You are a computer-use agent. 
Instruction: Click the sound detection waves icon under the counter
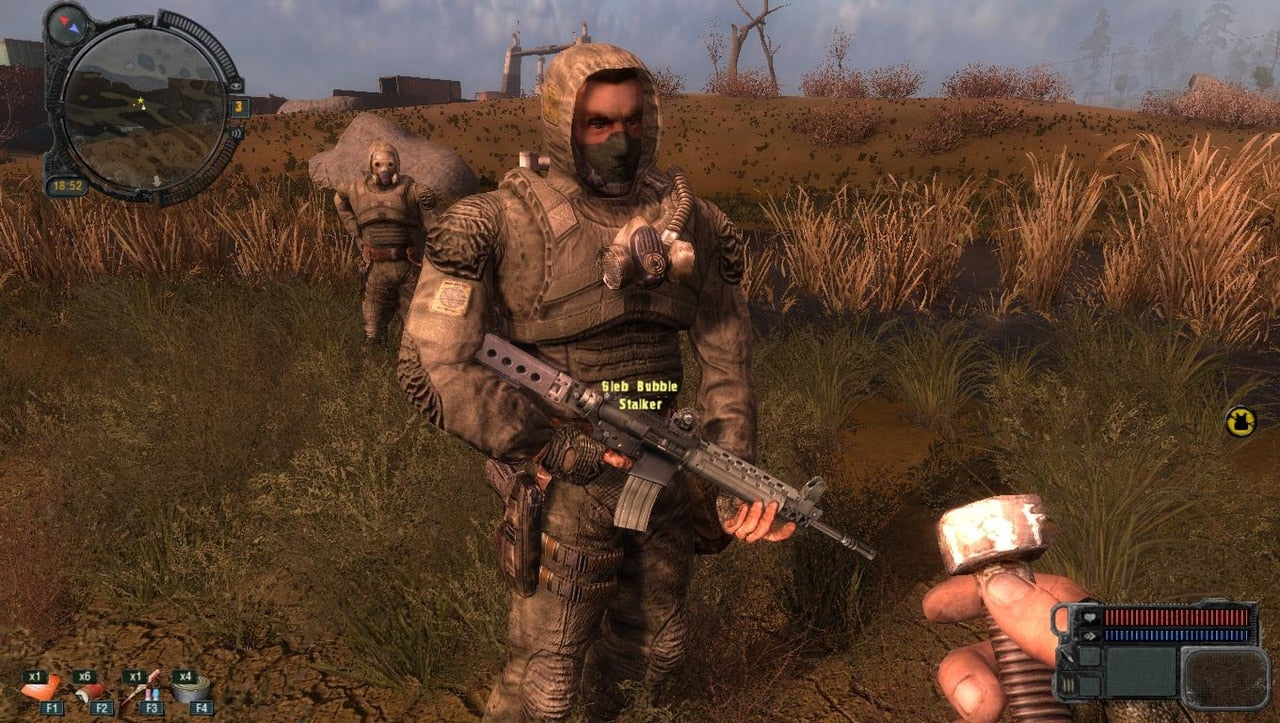tap(234, 134)
